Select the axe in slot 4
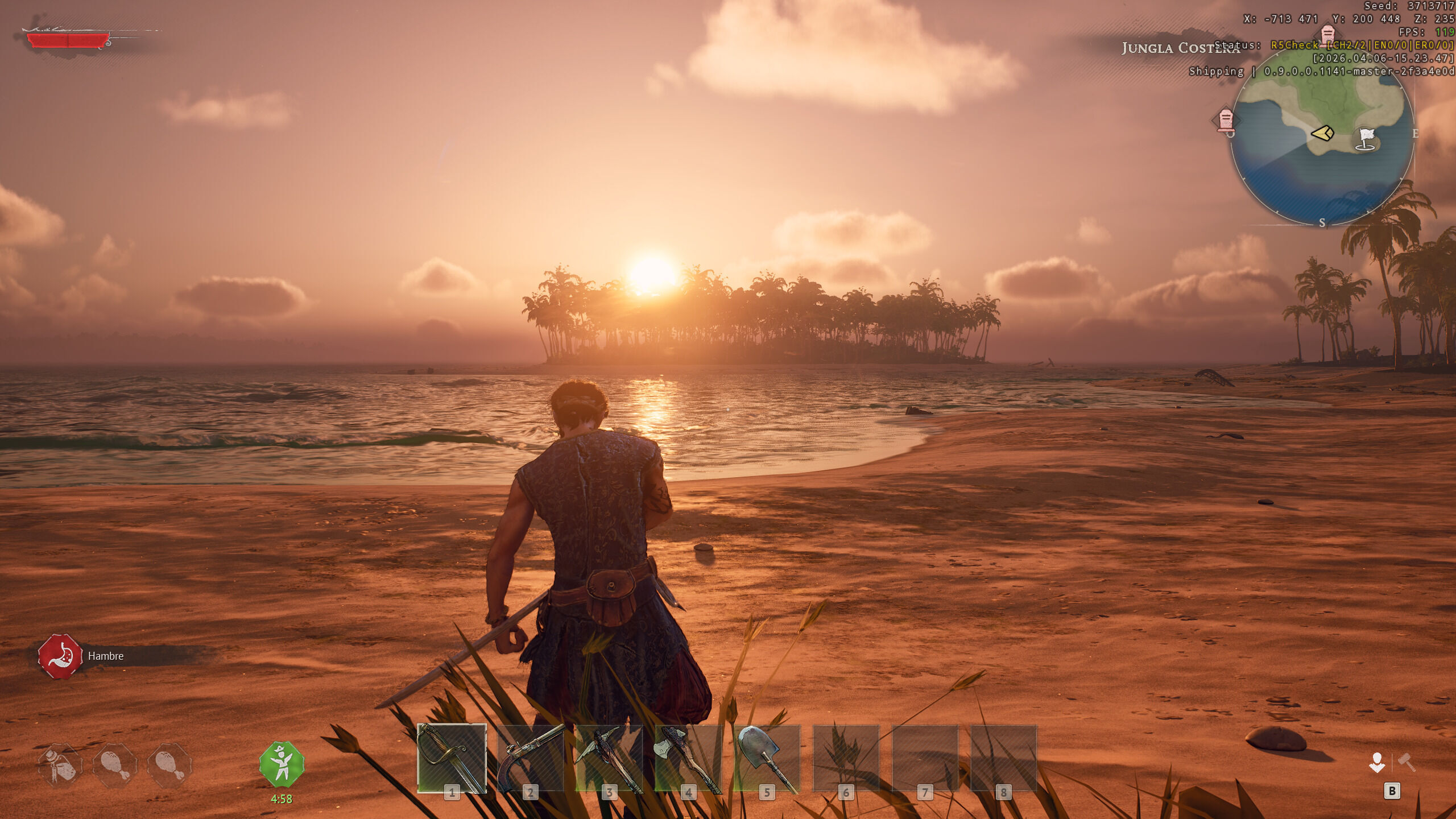The width and height of the screenshot is (1456, 819). 688,758
